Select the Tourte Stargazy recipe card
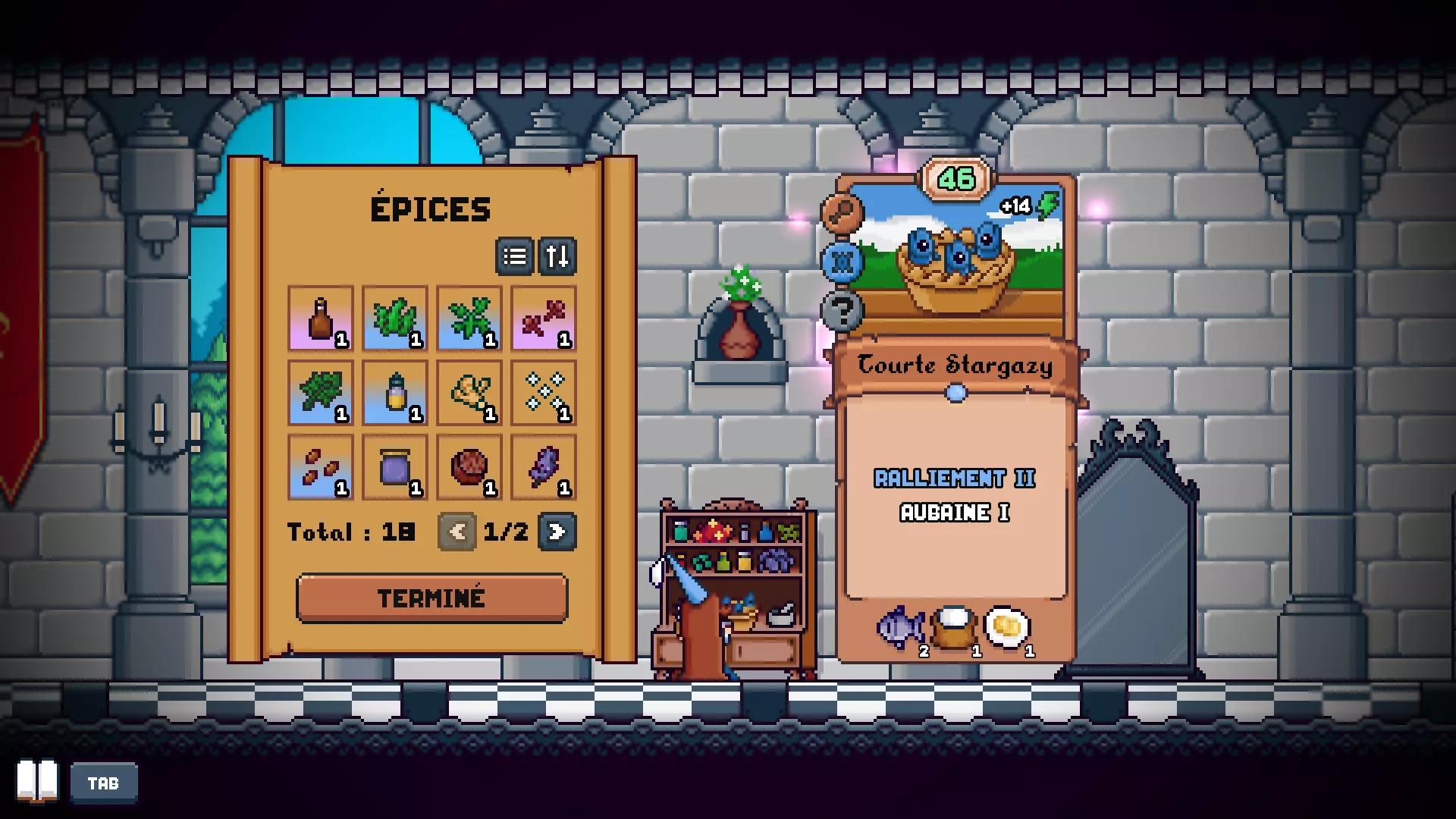1456x819 pixels. coord(955,455)
